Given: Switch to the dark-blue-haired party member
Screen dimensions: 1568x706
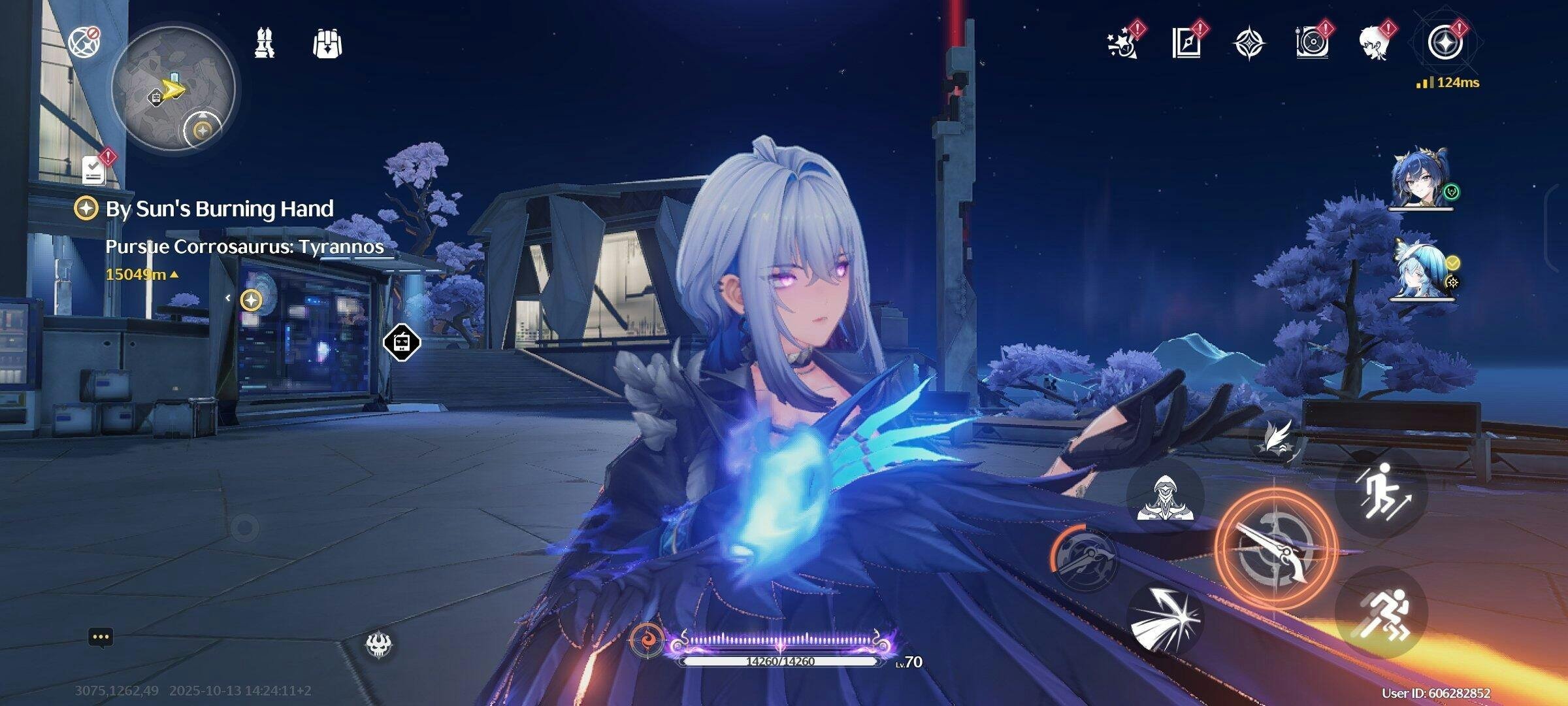Looking at the screenshot, I should click(1418, 177).
